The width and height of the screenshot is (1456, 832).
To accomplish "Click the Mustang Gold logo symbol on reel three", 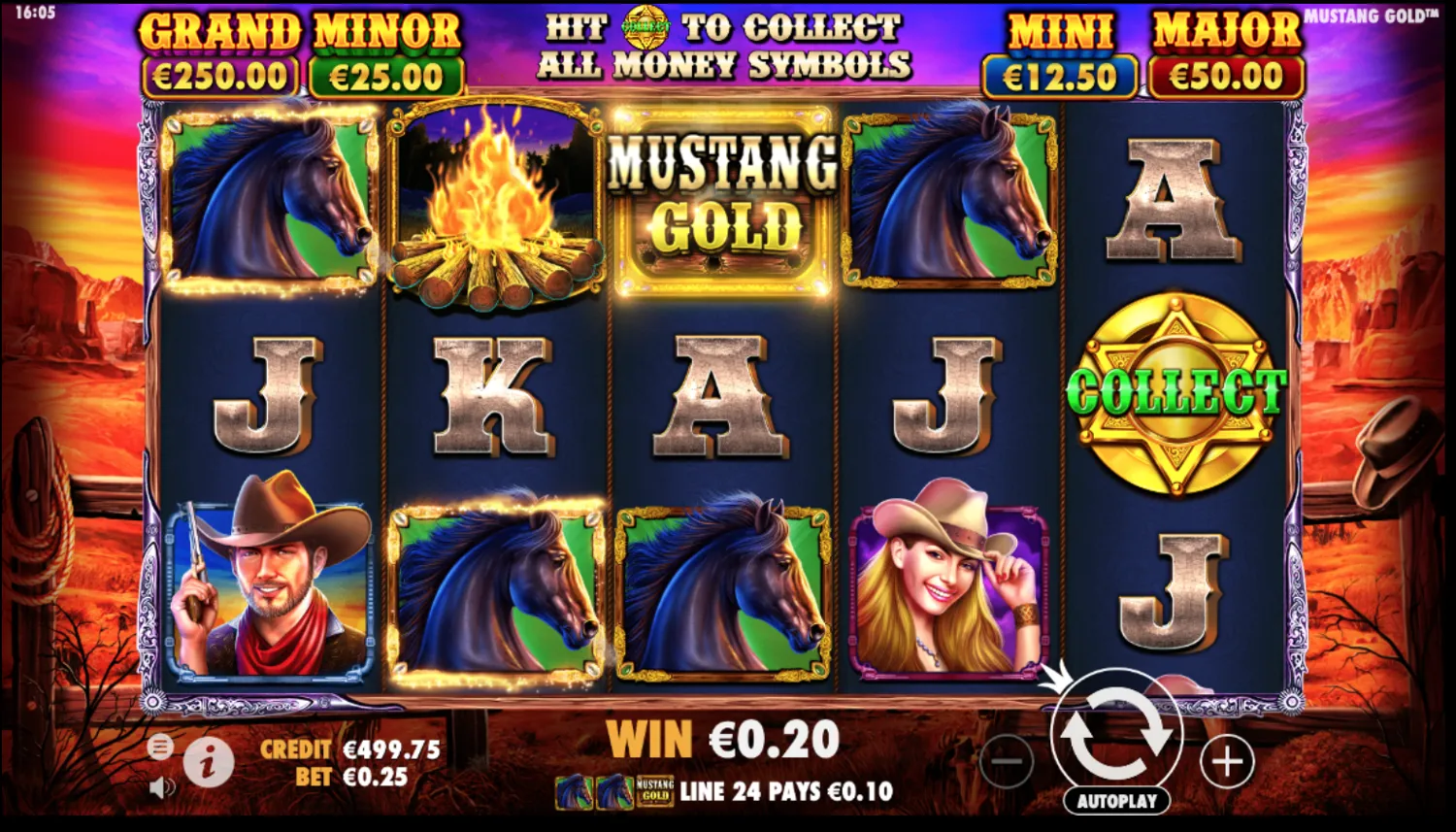I will point(723,192).
